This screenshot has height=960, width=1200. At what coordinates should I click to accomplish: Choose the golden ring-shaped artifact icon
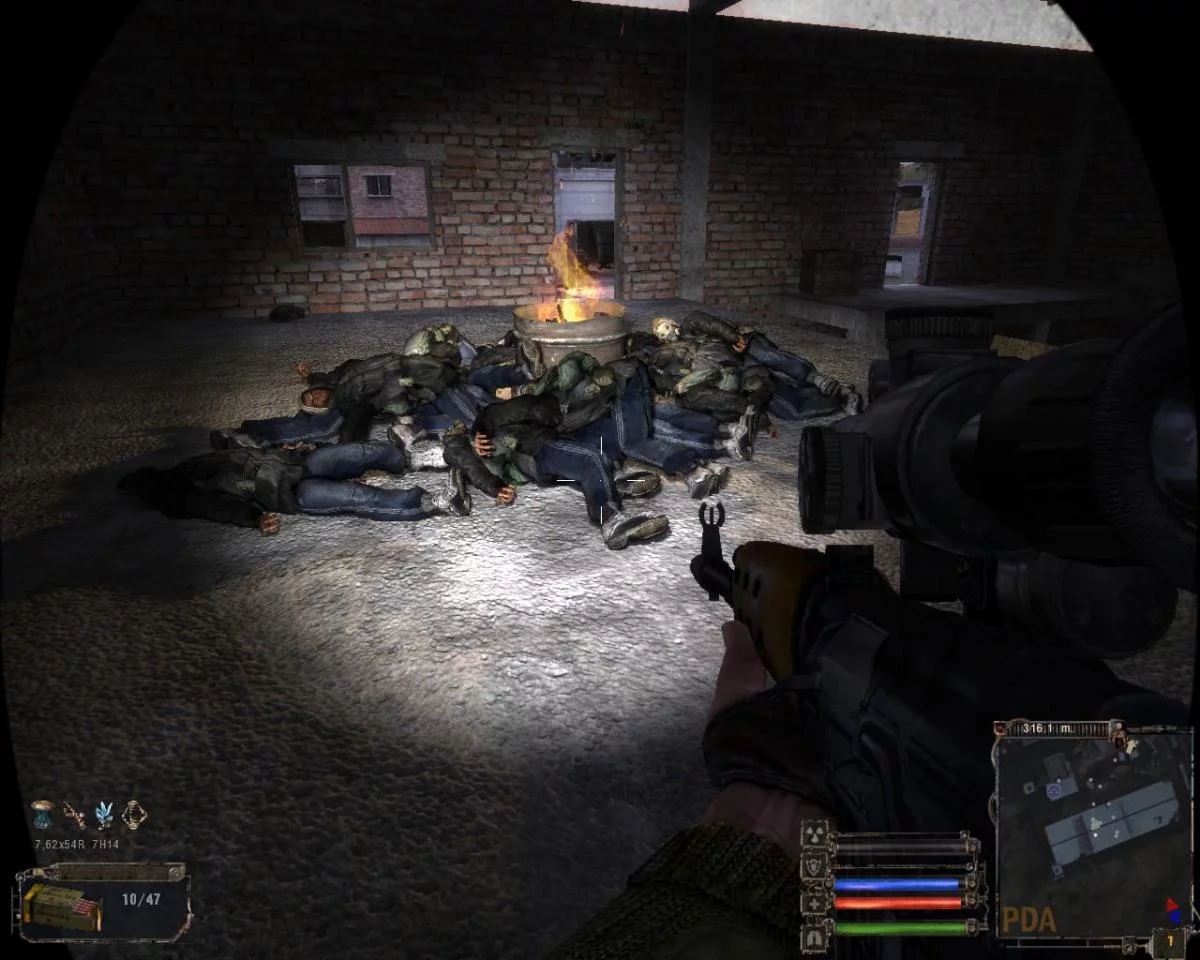[134, 816]
